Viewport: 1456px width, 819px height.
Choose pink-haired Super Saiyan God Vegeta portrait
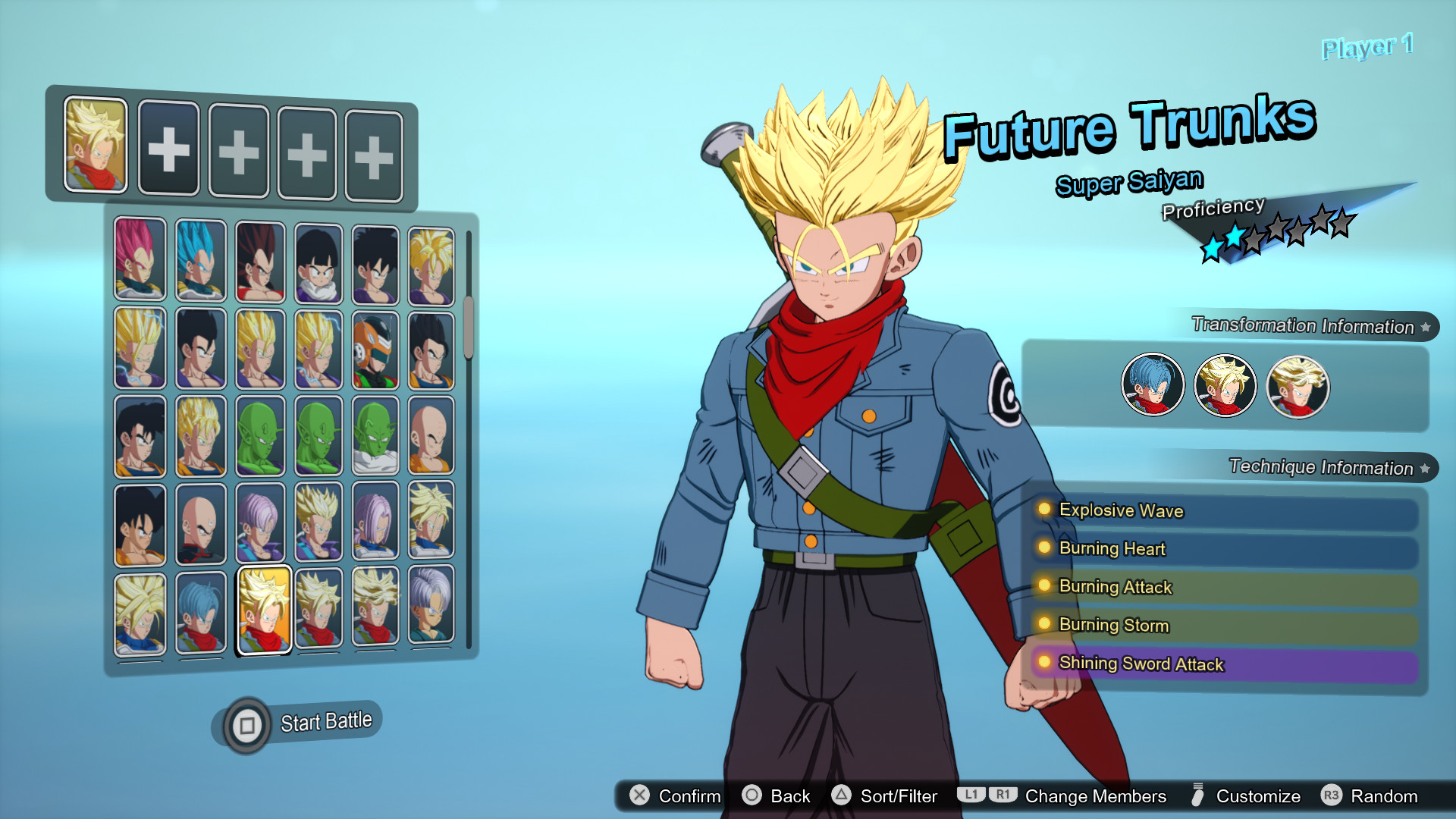point(140,259)
